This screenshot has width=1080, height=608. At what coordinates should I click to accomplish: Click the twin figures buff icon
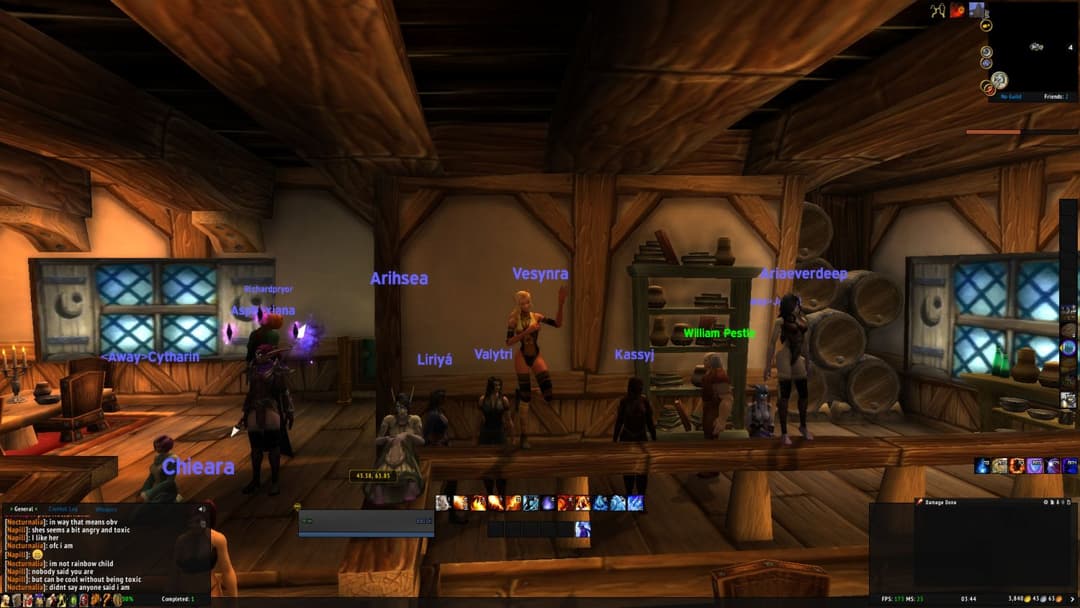tap(937, 11)
